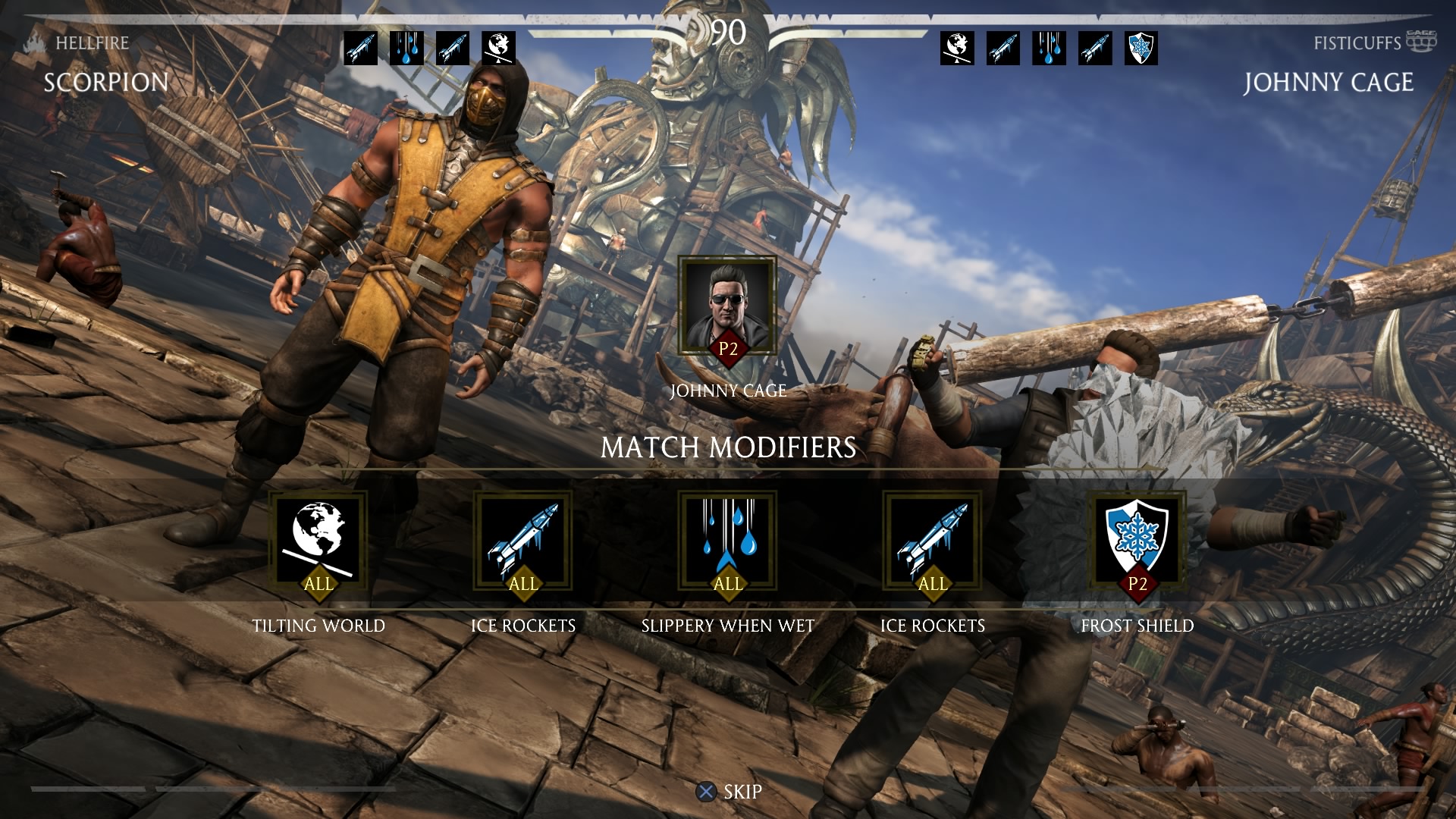Click Johnny Cage's P2 portrait
The height and width of the screenshot is (819, 1456).
click(727, 306)
